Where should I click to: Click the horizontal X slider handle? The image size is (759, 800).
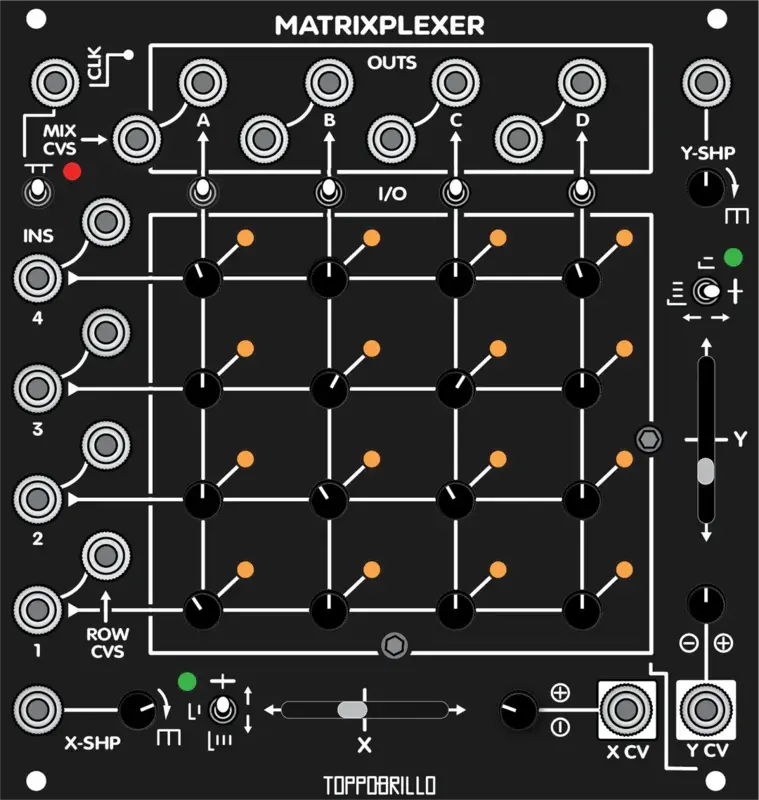pyautogui.click(x=354, y=710)
